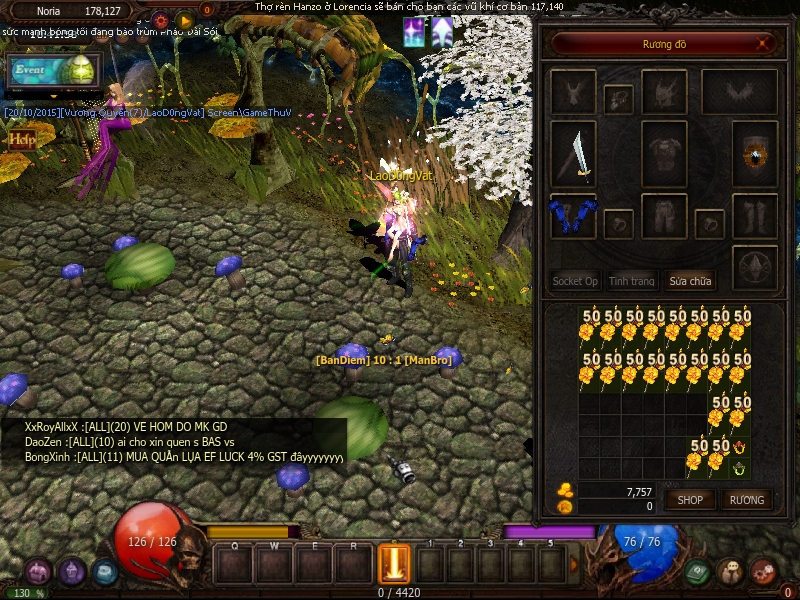The image size is (800, 600).
Task: Click the red gear icon beside Noria
Action: (x=160, y=19)
